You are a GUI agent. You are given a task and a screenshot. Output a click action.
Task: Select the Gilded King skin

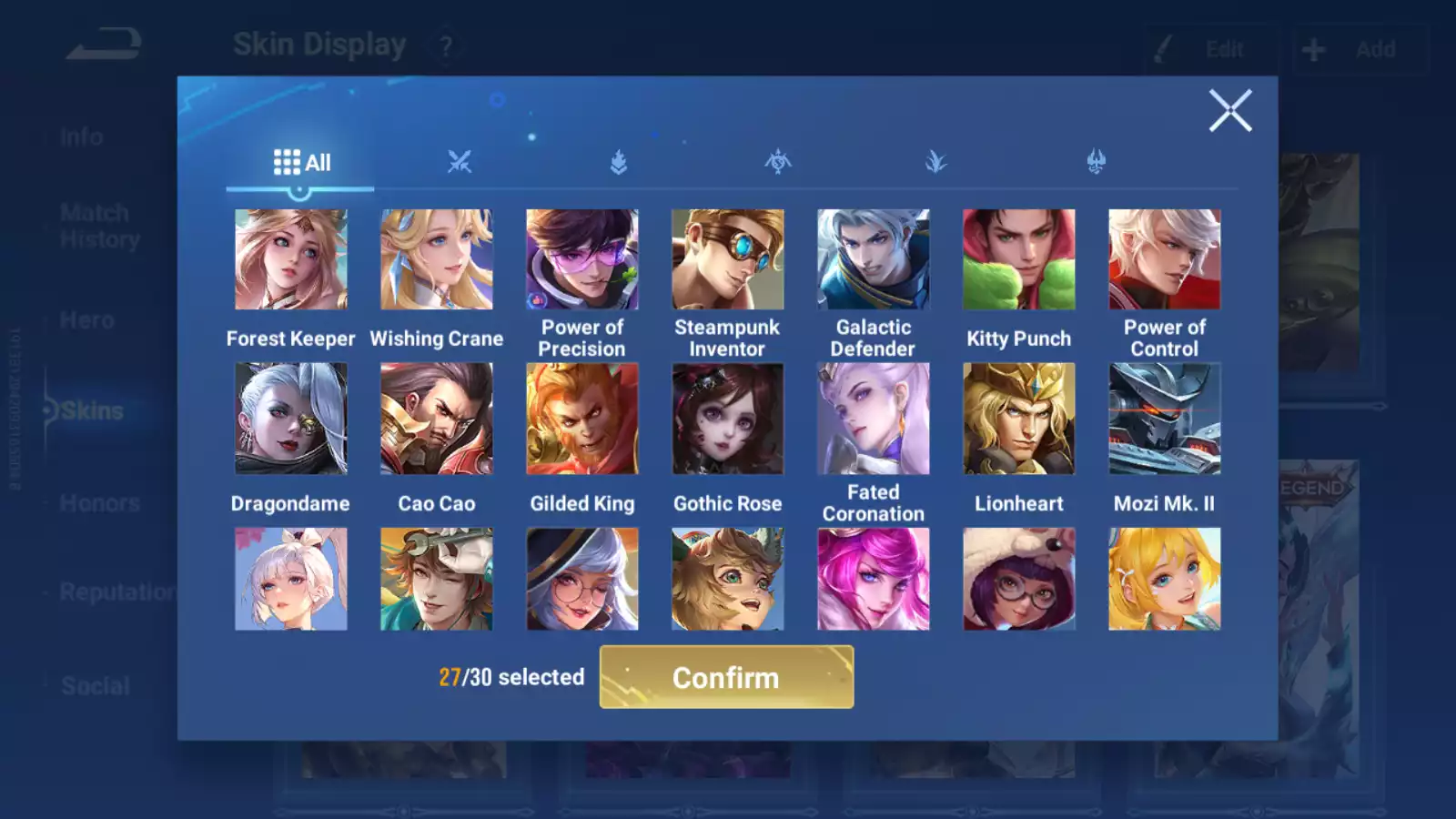582,419
